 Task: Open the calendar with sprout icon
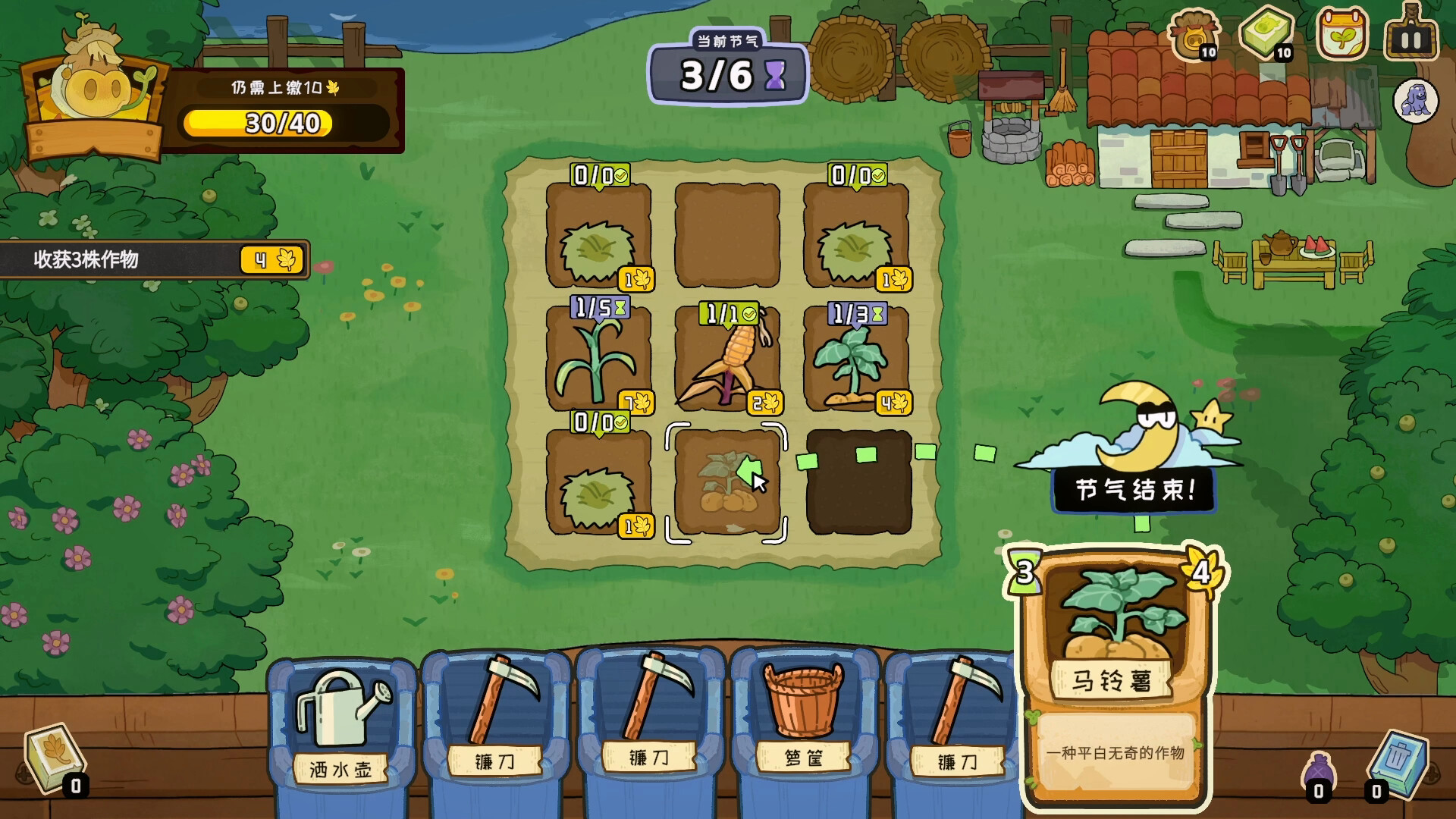pyautogui.click(x=1341, y=34)
